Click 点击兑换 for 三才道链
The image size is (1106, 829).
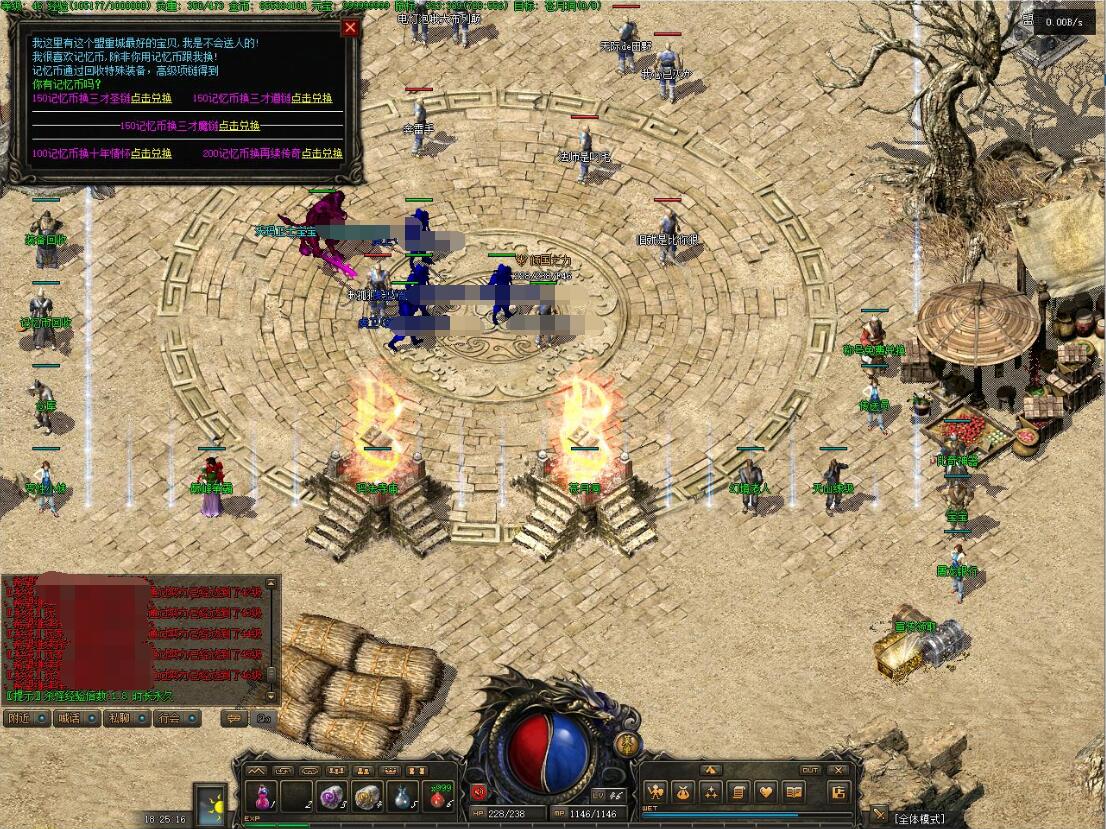pyautogui.click(x=312, y=98)
